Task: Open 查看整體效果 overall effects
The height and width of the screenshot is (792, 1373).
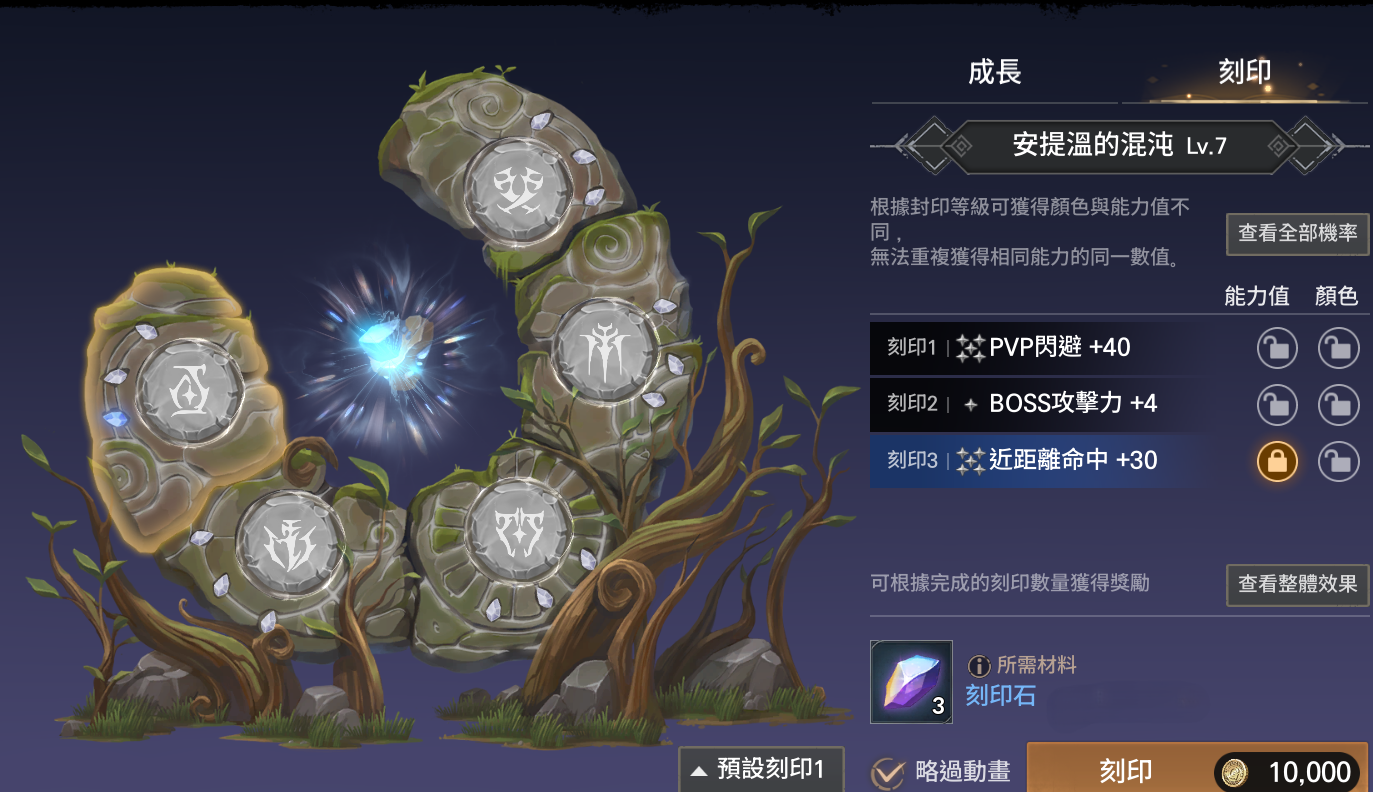Action: (1297, 585)
